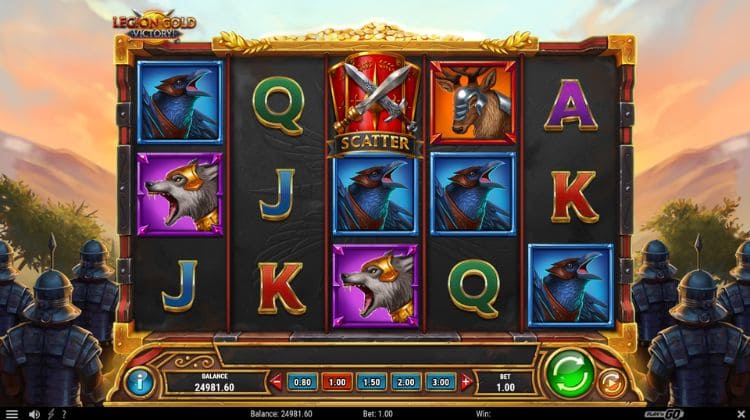The width and height of the screenshot is (750, 420).
Task: Toggle the sound speaker icon
Action: (34, 413)
